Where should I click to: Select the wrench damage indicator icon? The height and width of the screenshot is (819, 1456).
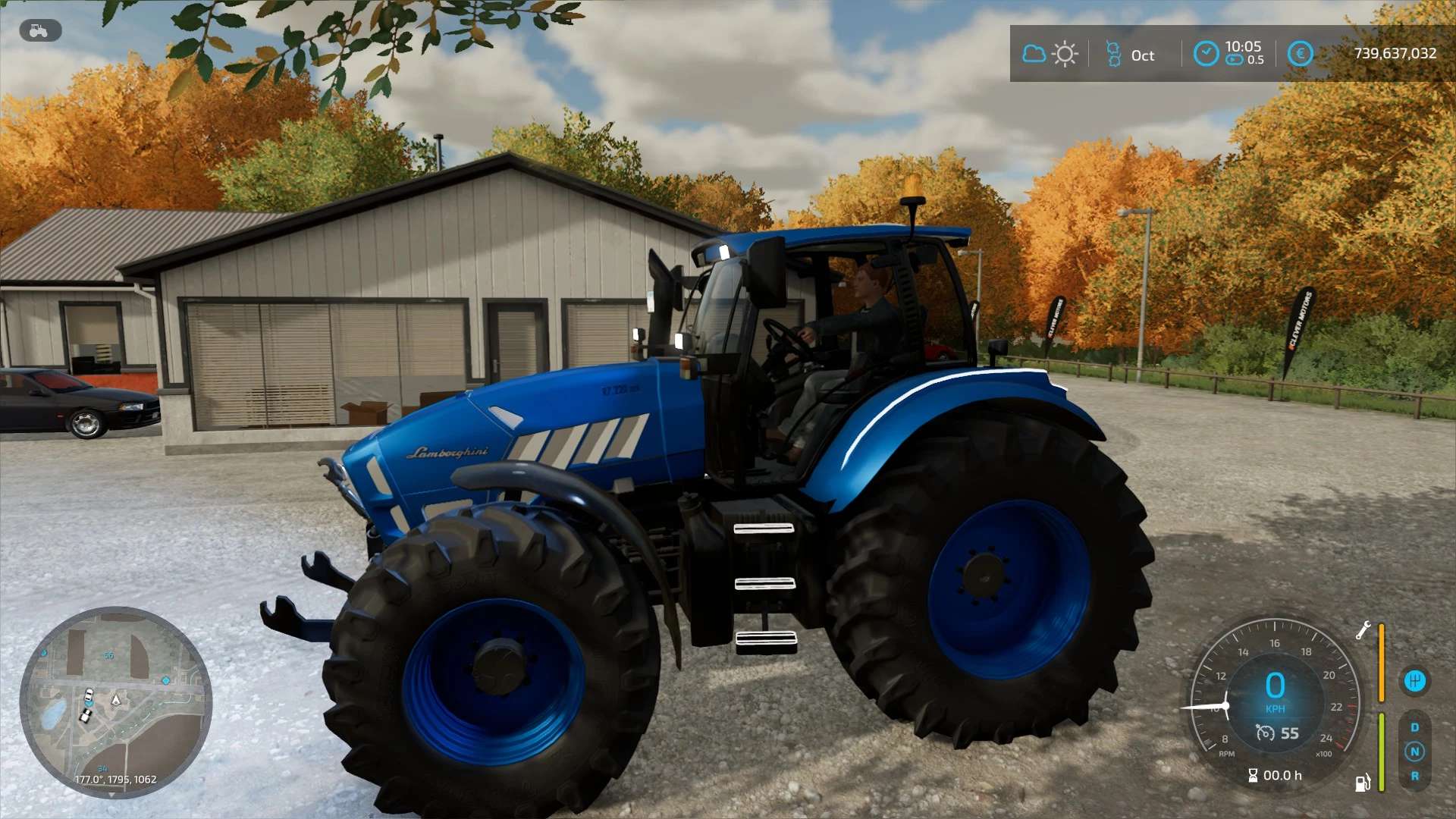(1363, 630)
